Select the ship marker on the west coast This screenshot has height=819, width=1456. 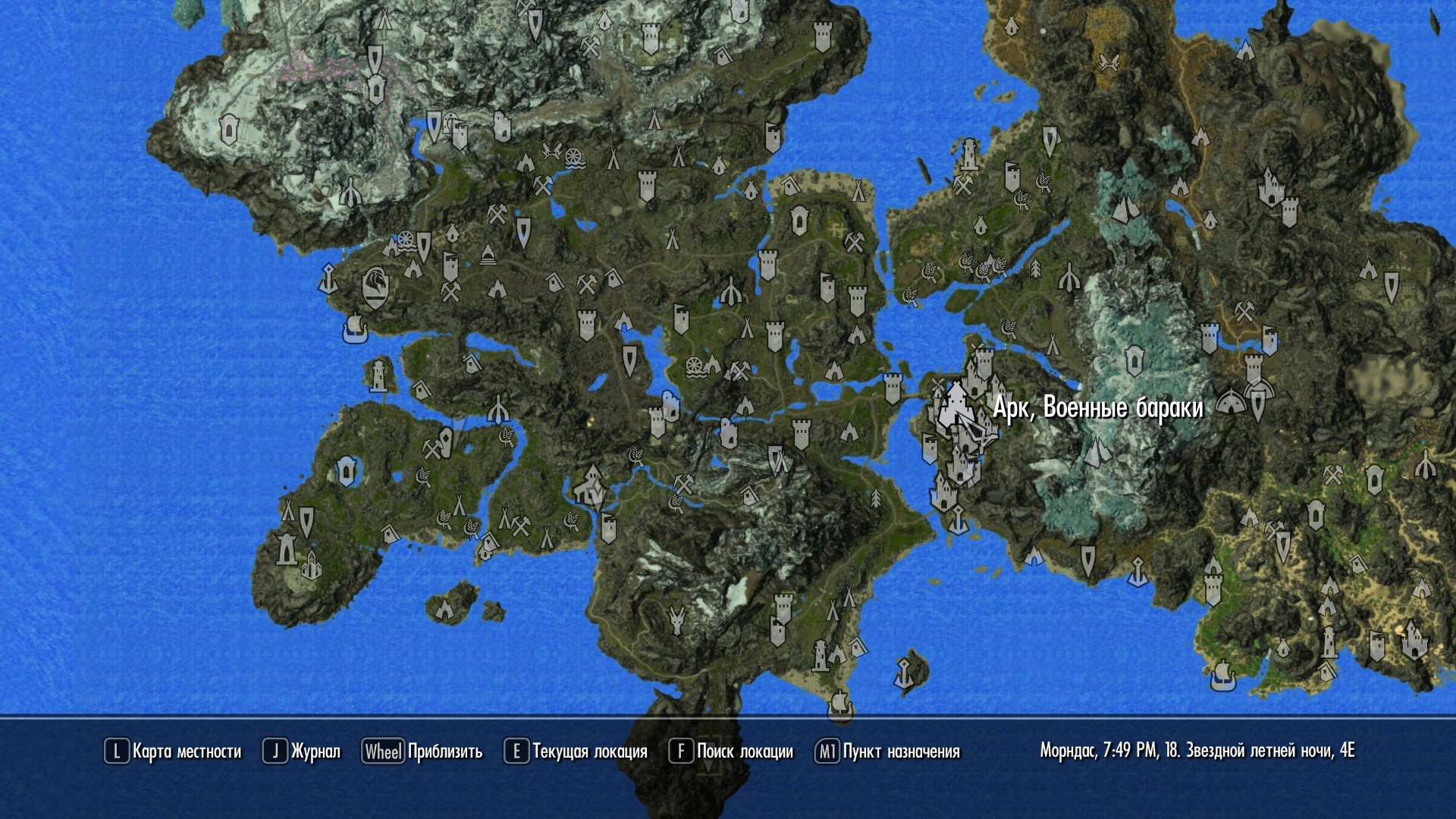355,328
